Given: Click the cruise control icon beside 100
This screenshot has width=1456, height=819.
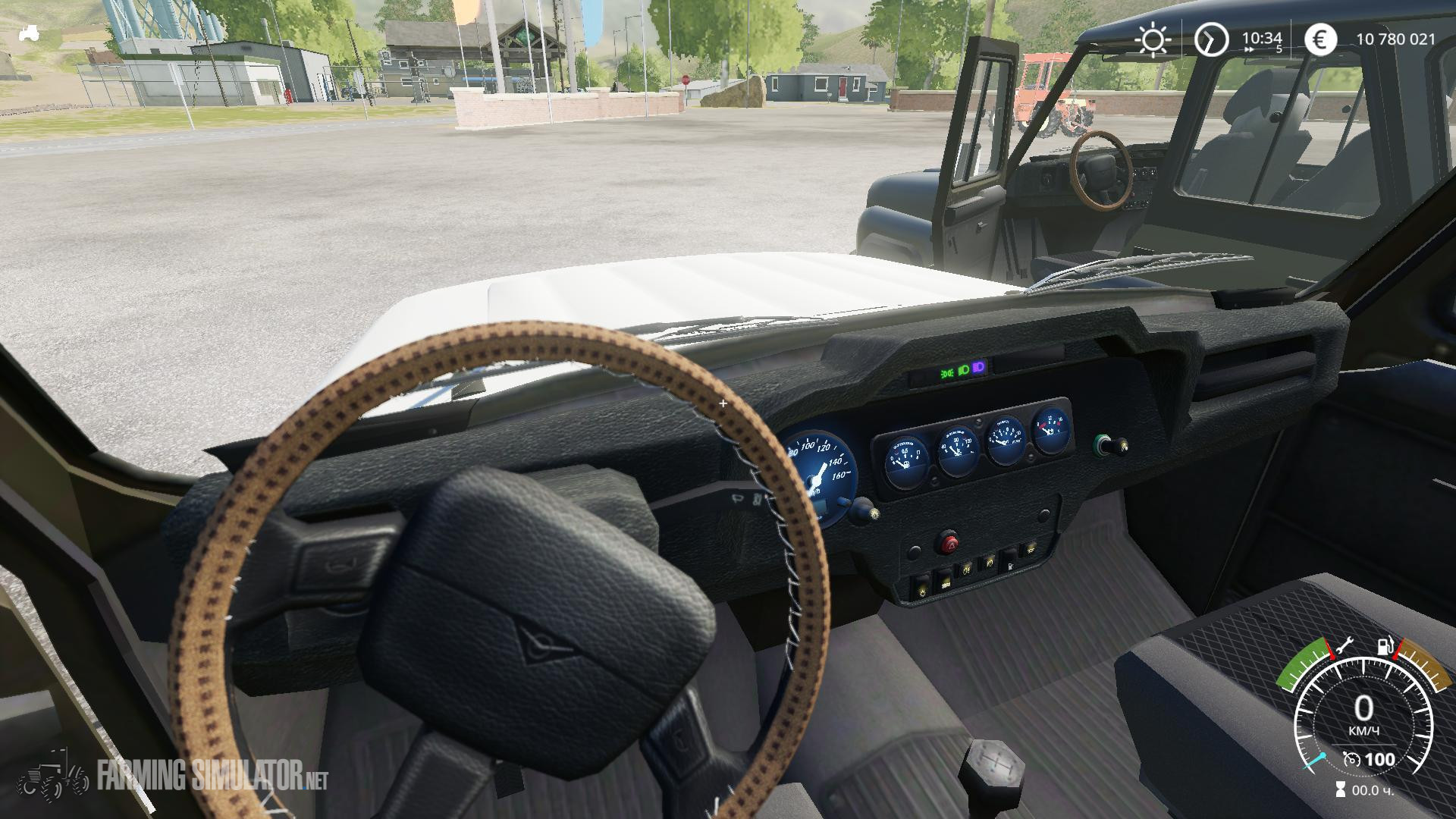Looking at the screenshot, I should click(1351, 758).
